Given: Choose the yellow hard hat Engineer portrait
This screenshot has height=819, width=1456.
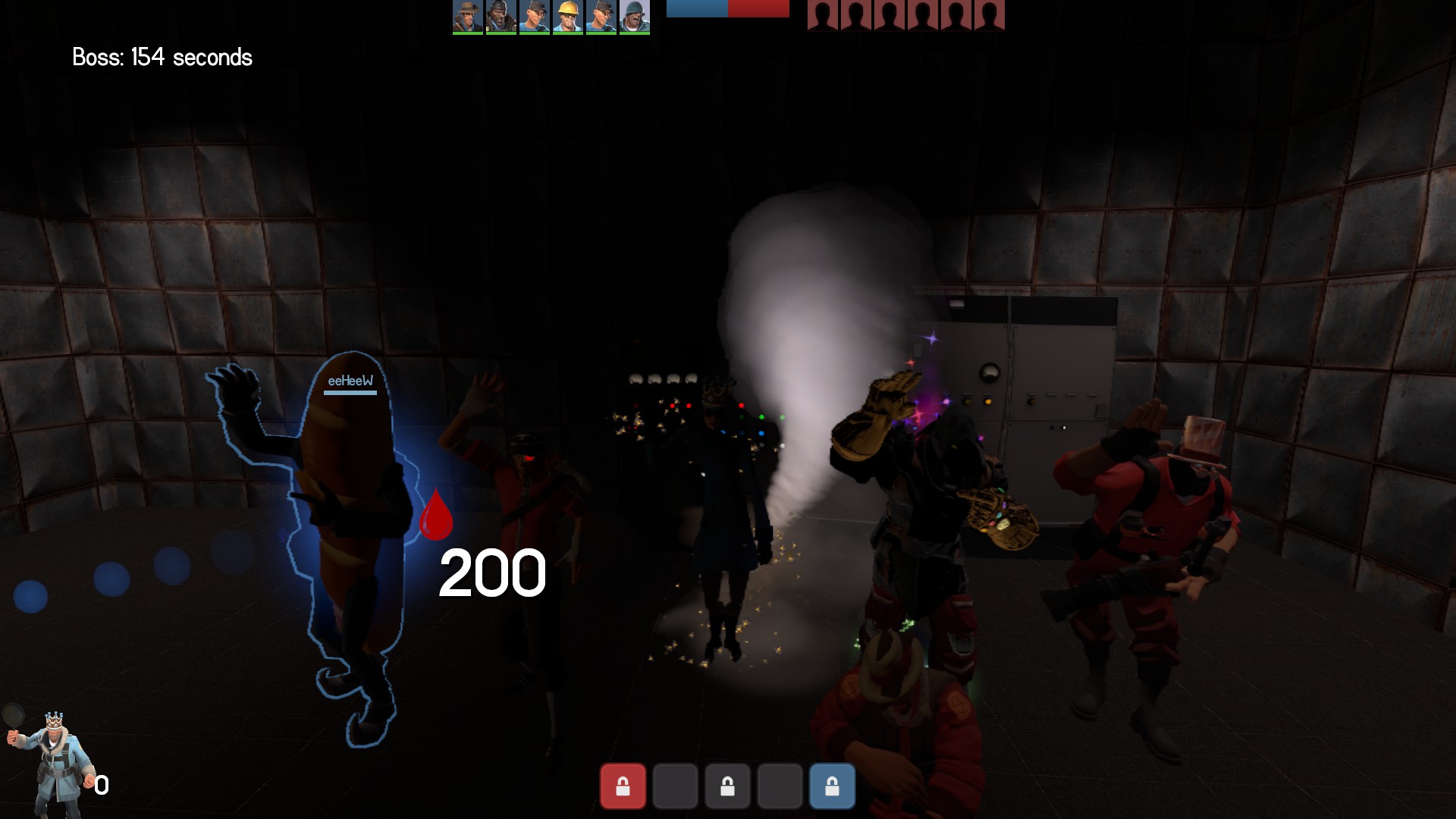Looking at the screenshot, I should point(567,17).
